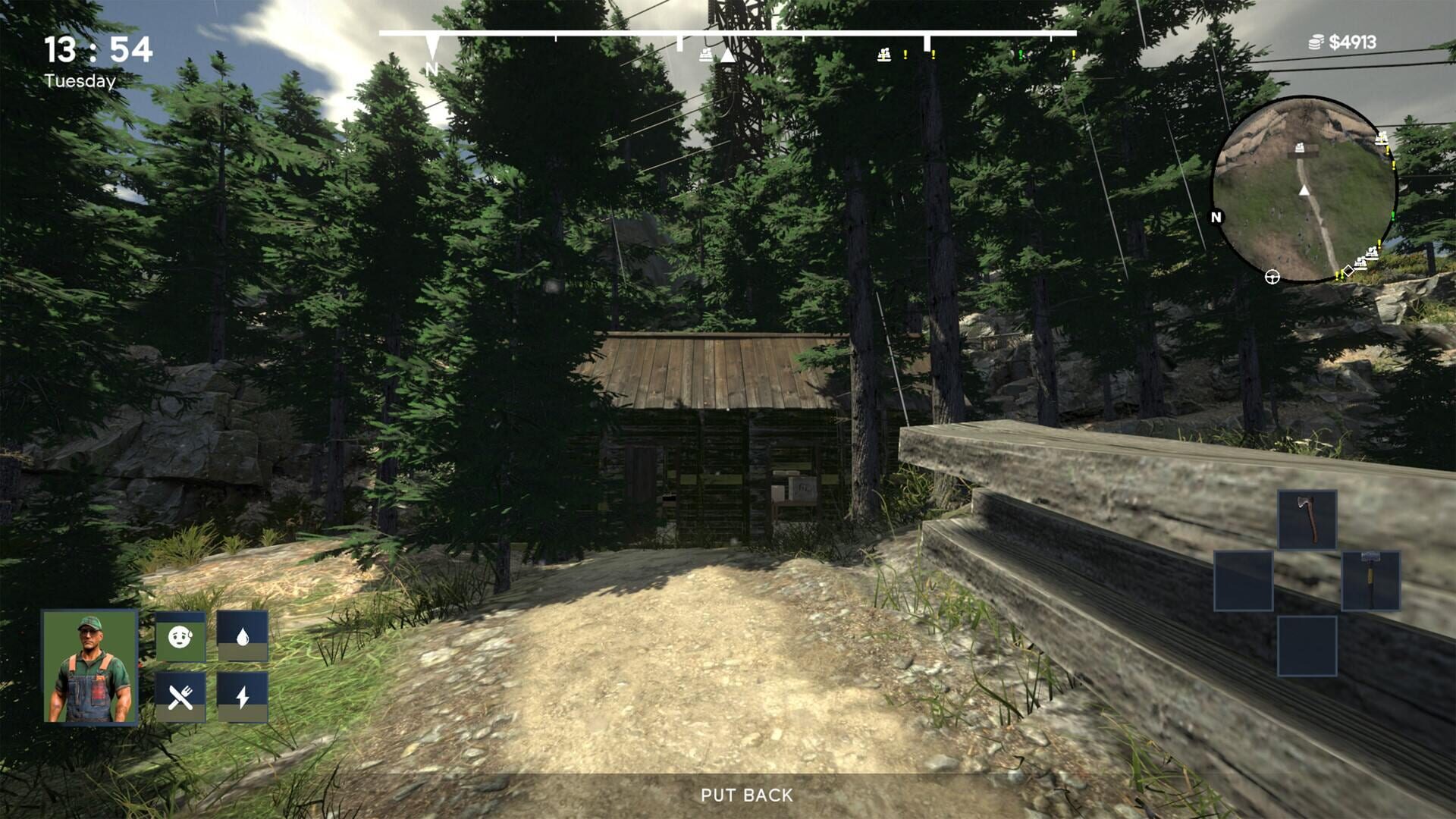Click the green exclamation marker on the compass
1456x819 pixels.
(1021, 55)
